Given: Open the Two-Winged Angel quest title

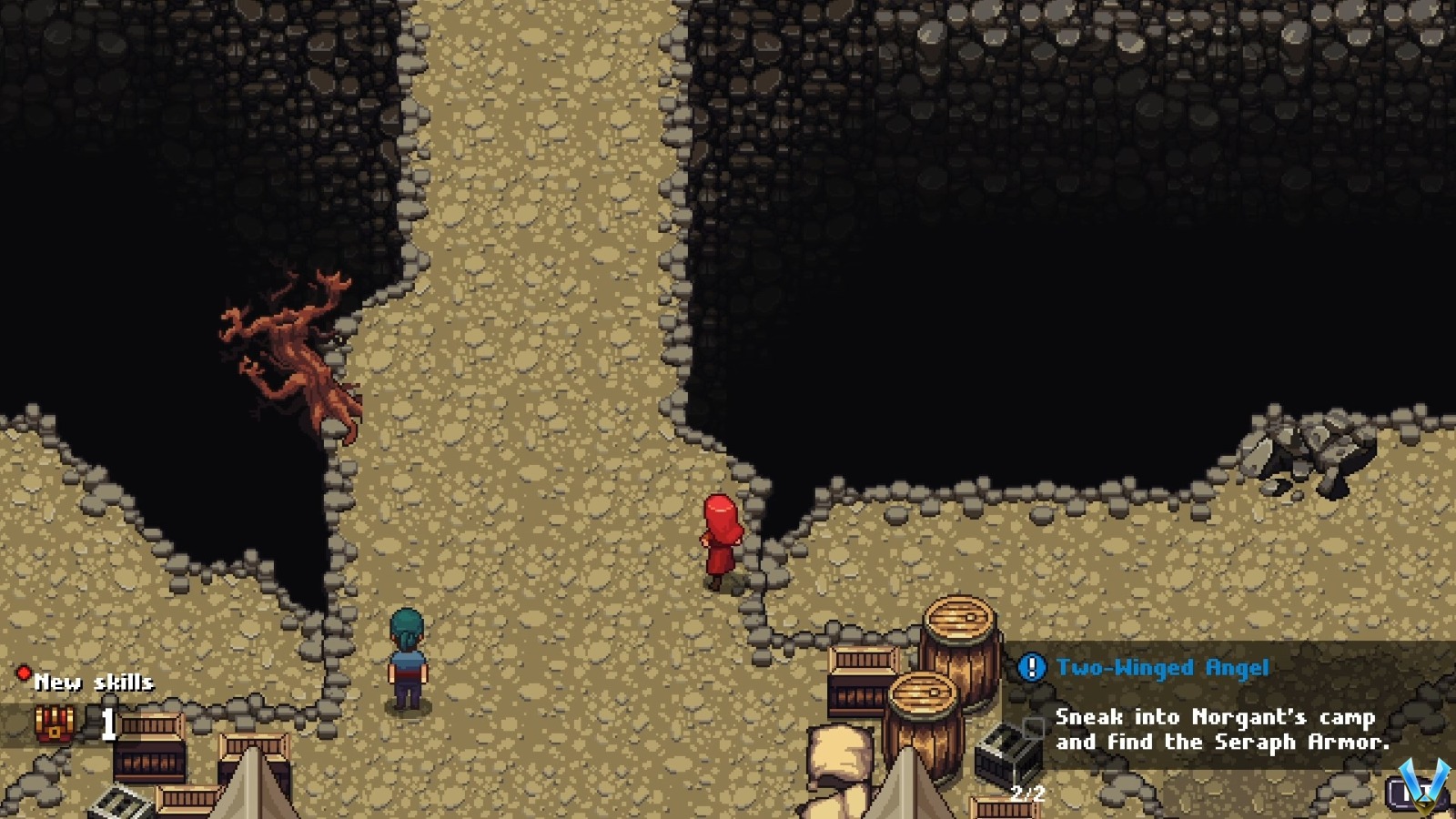Looking at the screenshot, I should click(1162, 667).
